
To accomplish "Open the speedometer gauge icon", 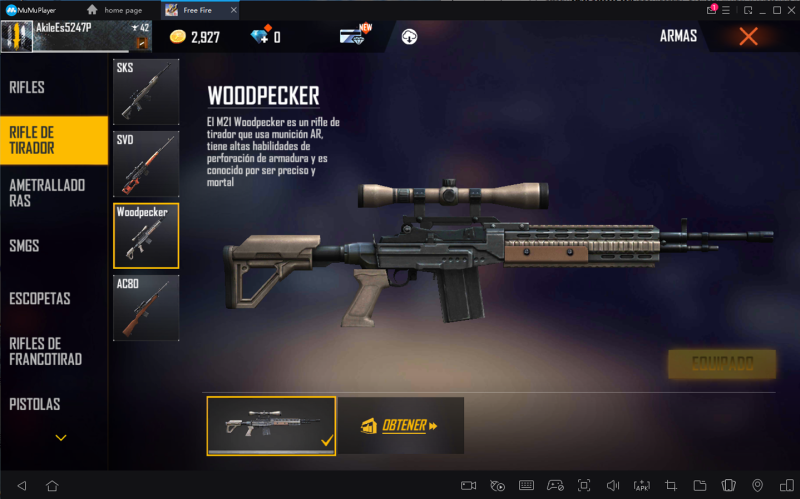I will pos(409,37).
